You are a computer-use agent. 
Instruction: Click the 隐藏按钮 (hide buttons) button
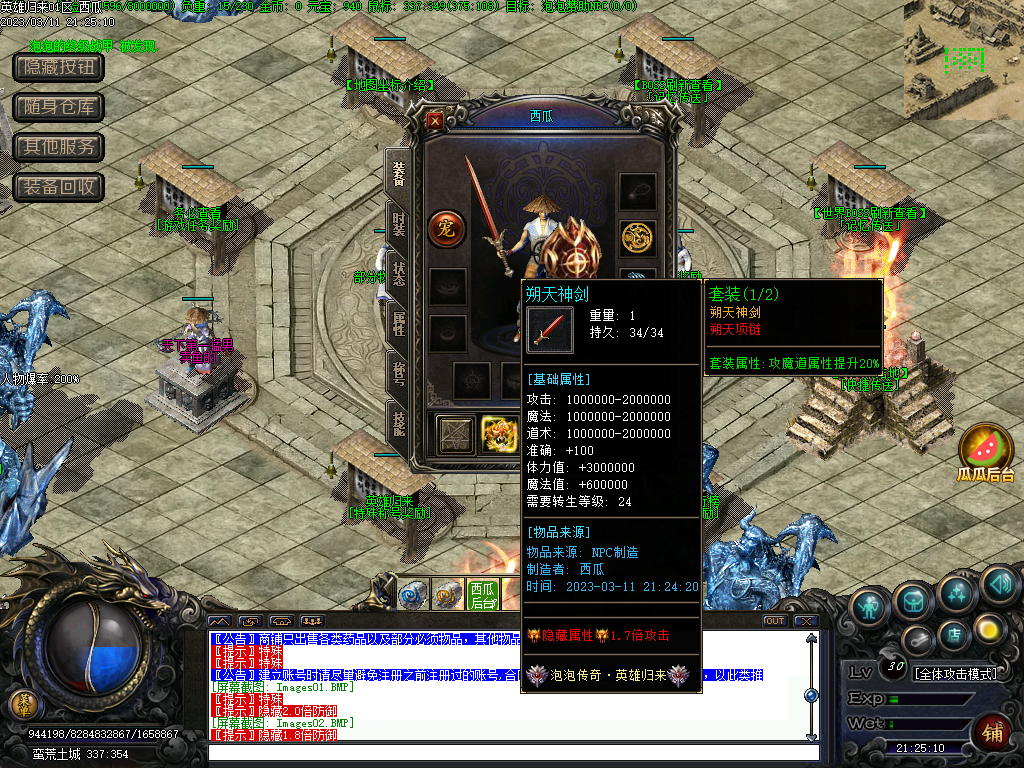59,67
